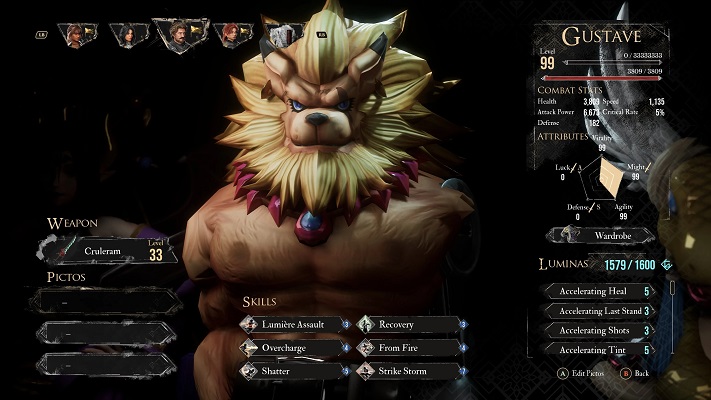Screen dimensions: 711x400
Task: Select the mustached man character portrait
Action: [180, 35]
